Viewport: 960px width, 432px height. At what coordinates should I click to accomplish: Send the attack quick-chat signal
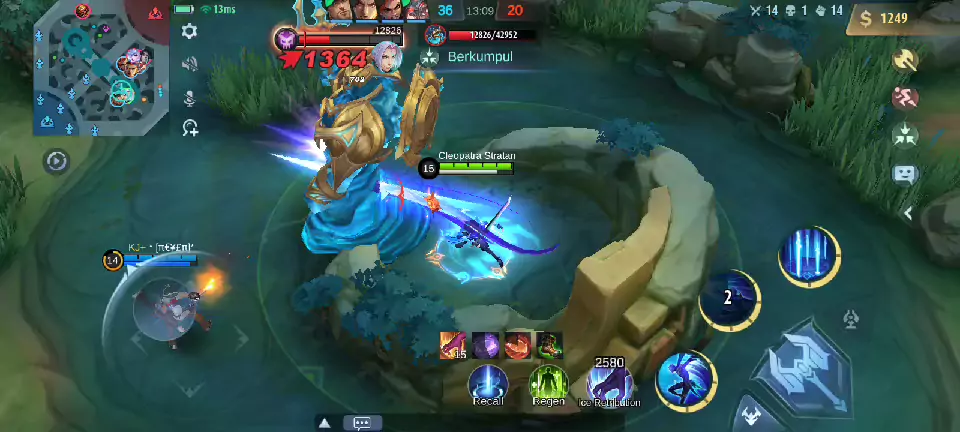pyautogui.click(x=905, y=60)
